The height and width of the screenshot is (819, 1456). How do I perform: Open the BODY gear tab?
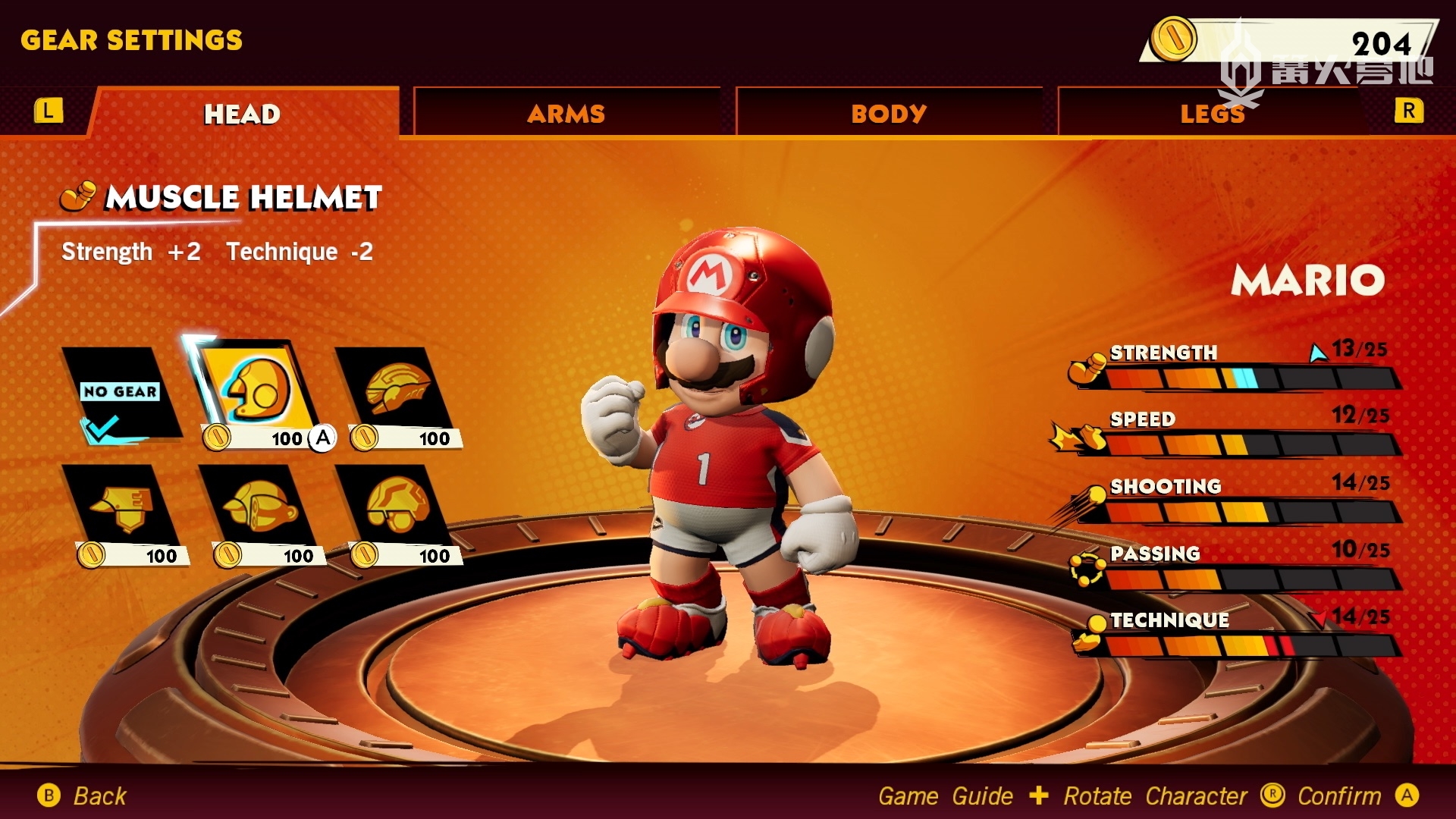point(888,114)
